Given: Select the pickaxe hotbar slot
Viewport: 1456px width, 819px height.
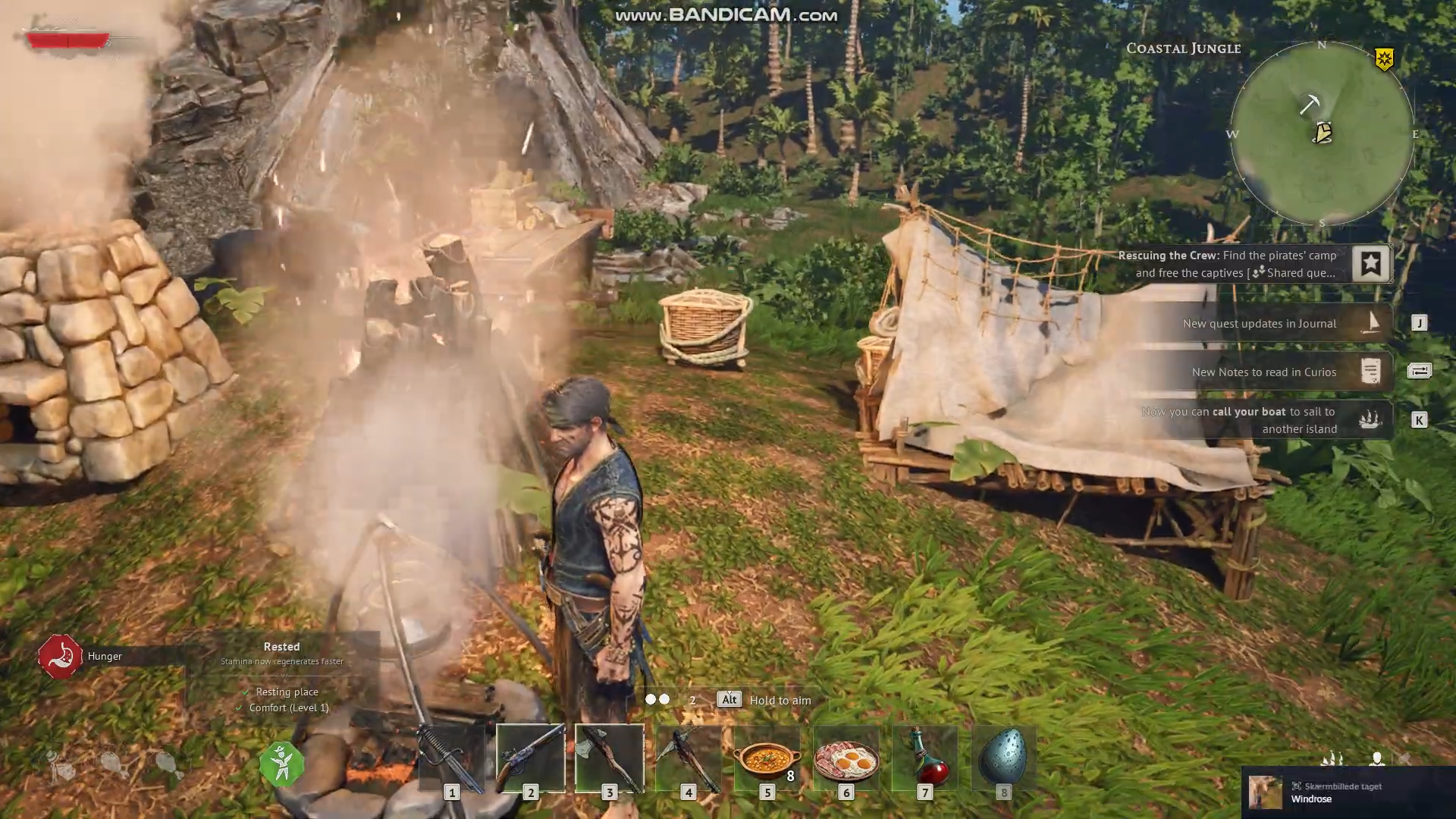Looking at the screenshot, I should tap(688, 758).
